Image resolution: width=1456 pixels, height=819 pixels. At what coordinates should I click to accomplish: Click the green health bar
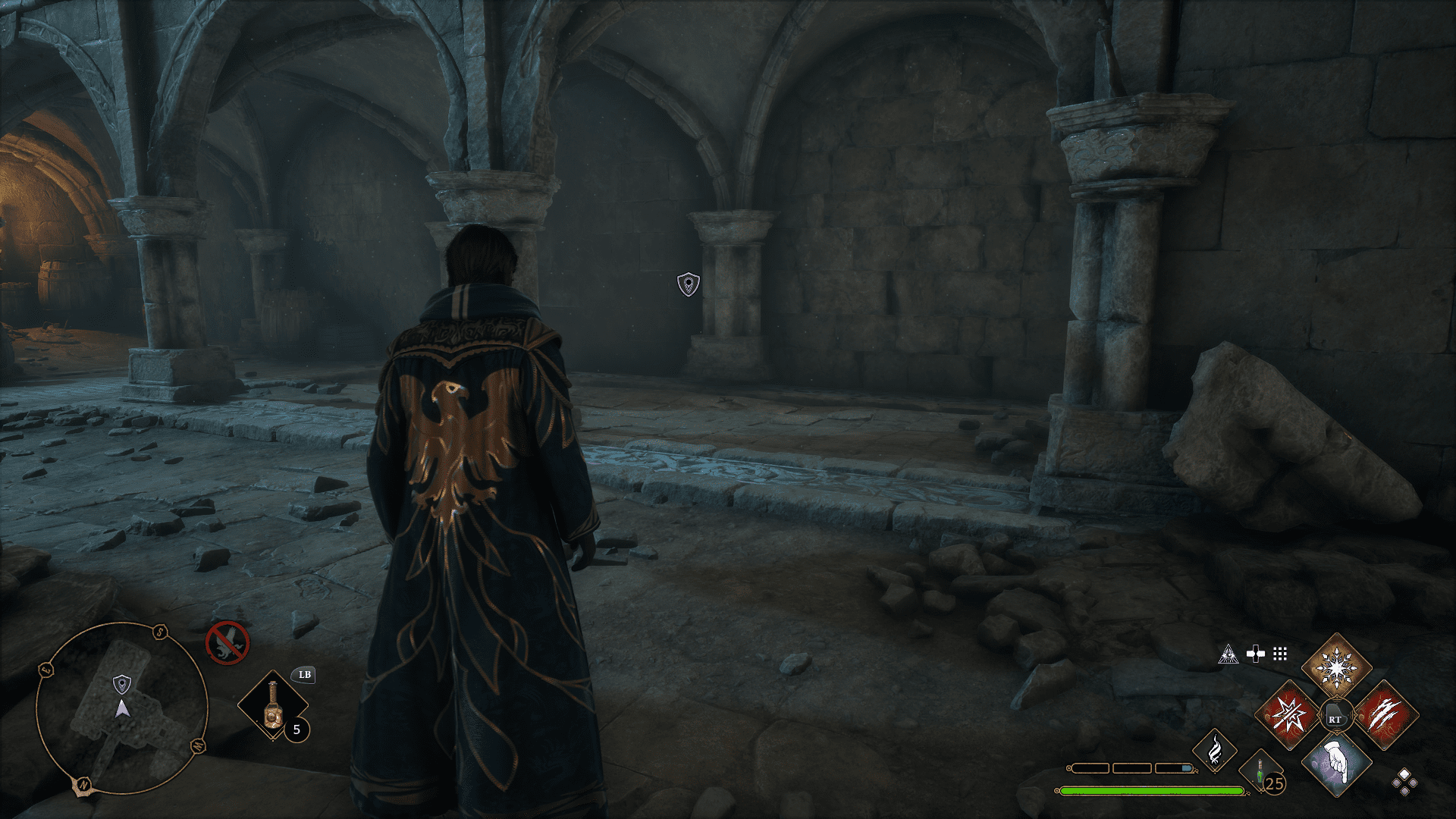1153,792
